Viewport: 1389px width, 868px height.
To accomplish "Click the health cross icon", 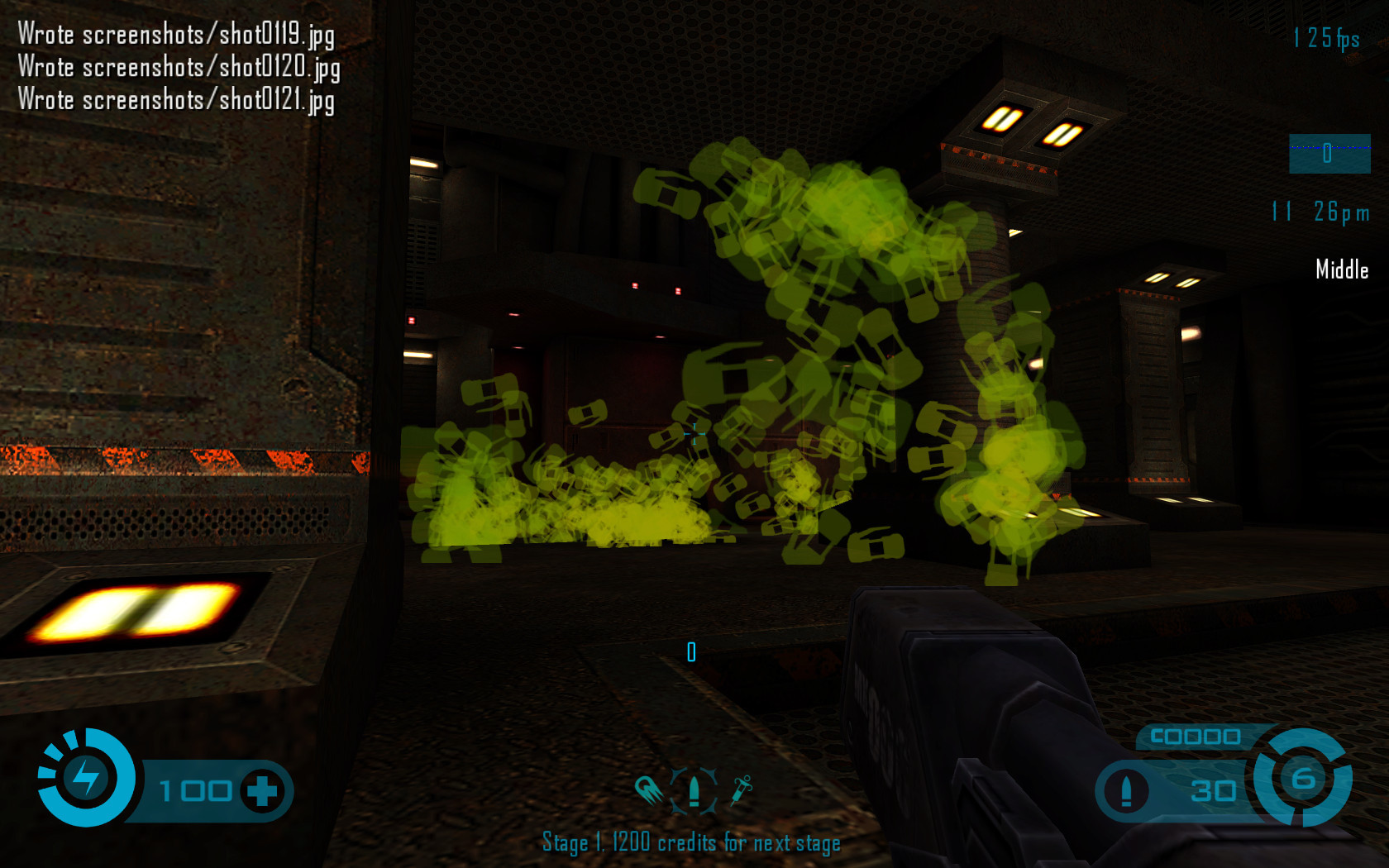I will 262,791.
